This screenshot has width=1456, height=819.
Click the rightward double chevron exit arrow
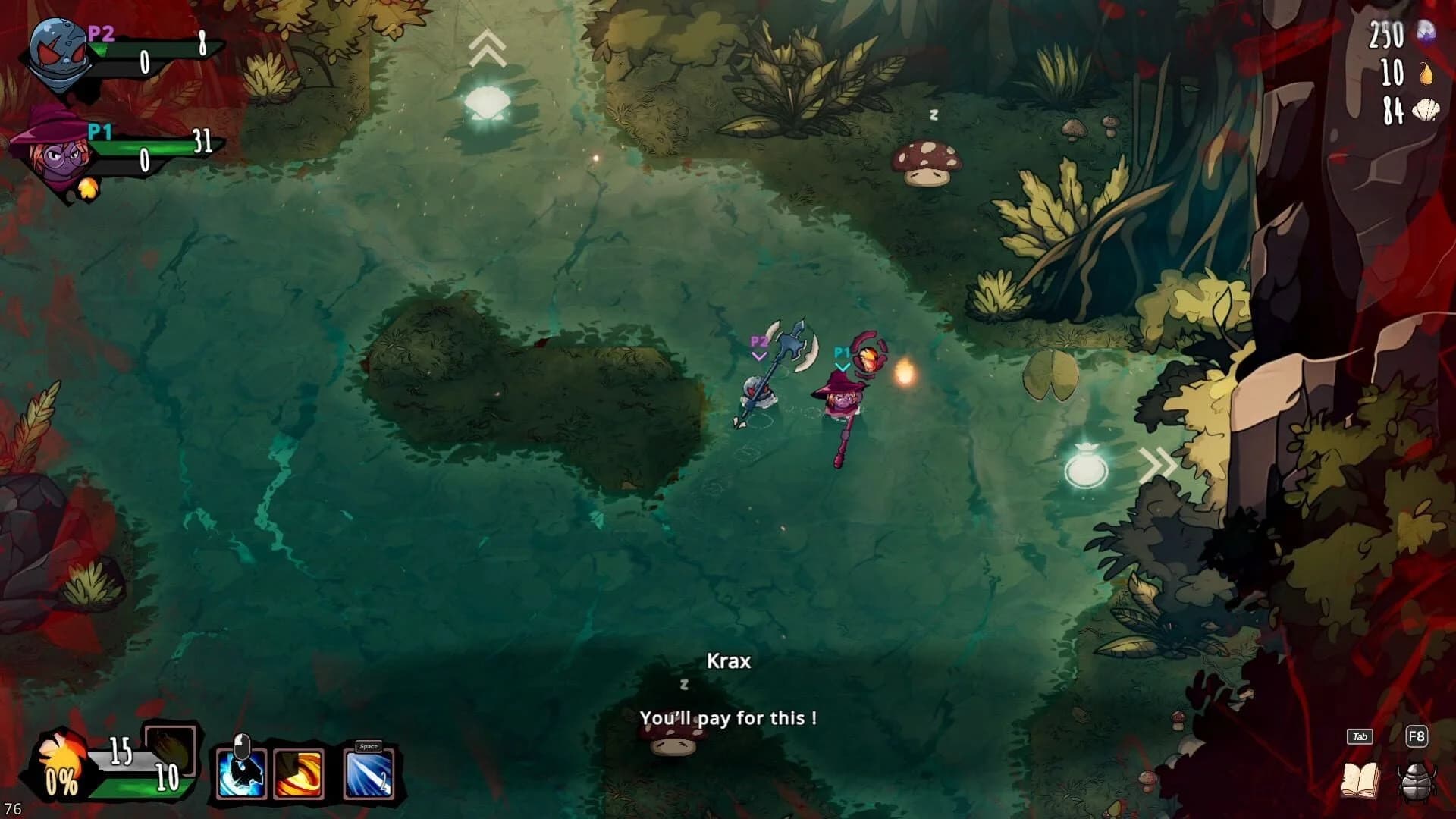coord(1159,461)
